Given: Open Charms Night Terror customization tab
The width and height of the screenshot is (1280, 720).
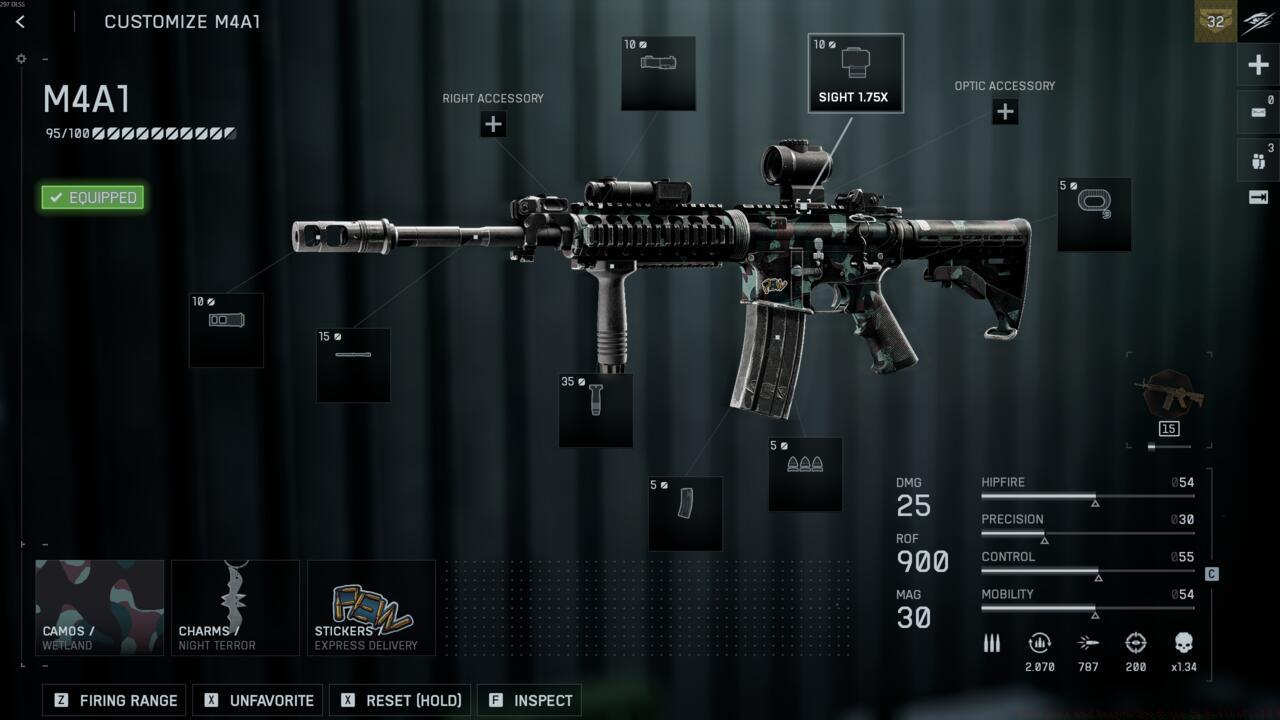Looking at the screenshot, I should tap(235, 606).
